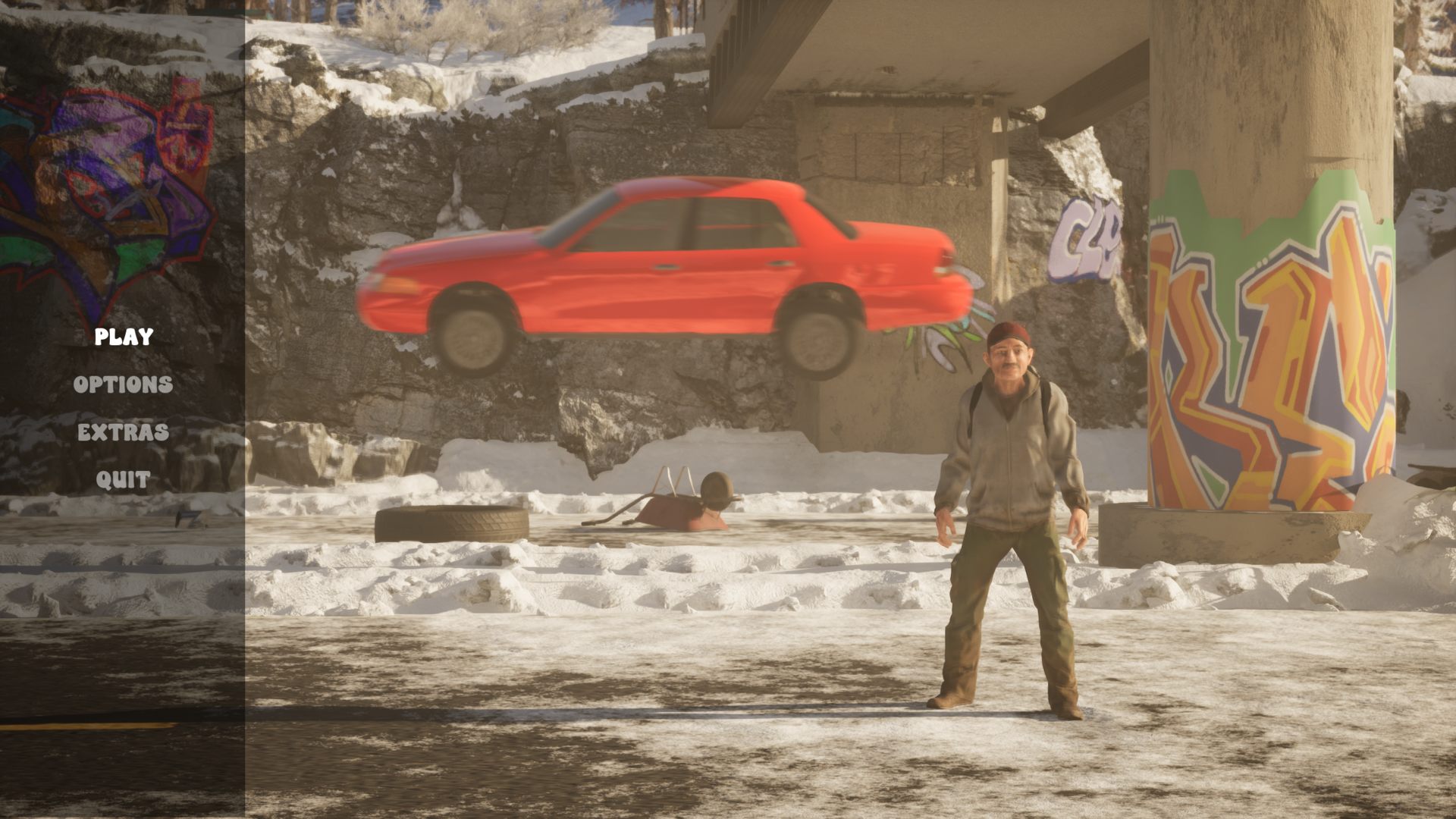The image size is (1456, 819).
Task: Open the OPTIONS menu
Action: 123,384
